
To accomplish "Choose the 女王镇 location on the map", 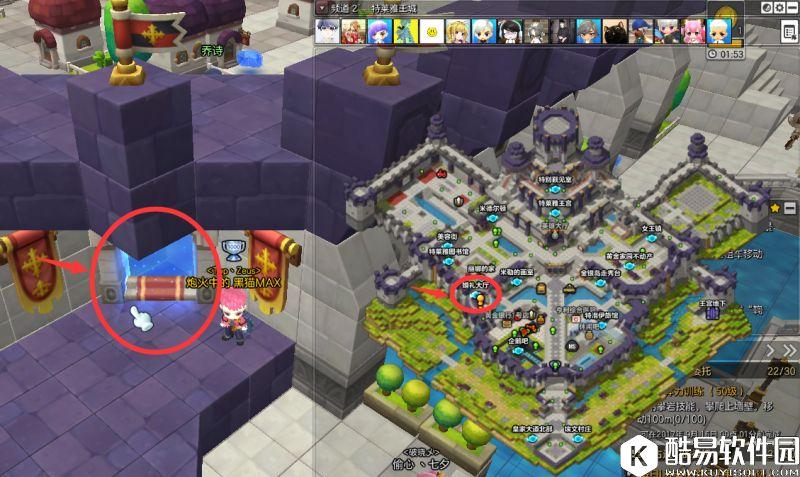I will point(651,229).
